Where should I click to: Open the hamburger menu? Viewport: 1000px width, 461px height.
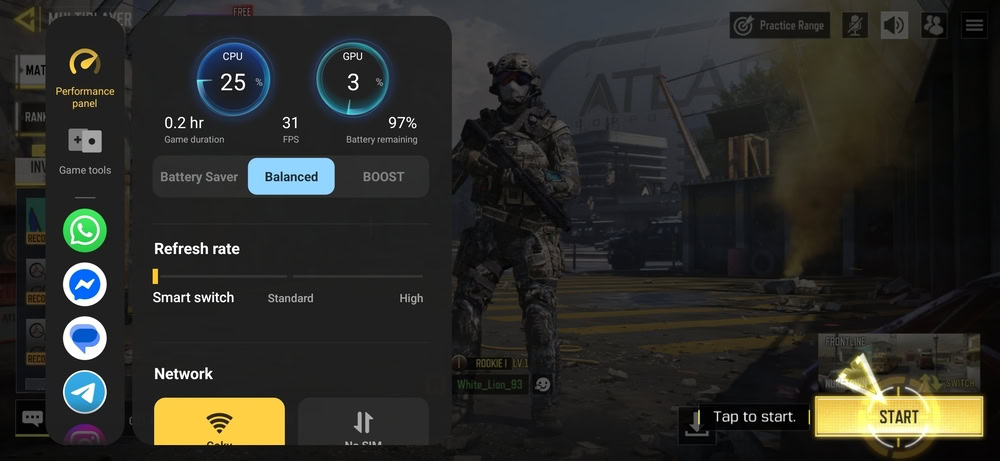(x=974, y=25)
